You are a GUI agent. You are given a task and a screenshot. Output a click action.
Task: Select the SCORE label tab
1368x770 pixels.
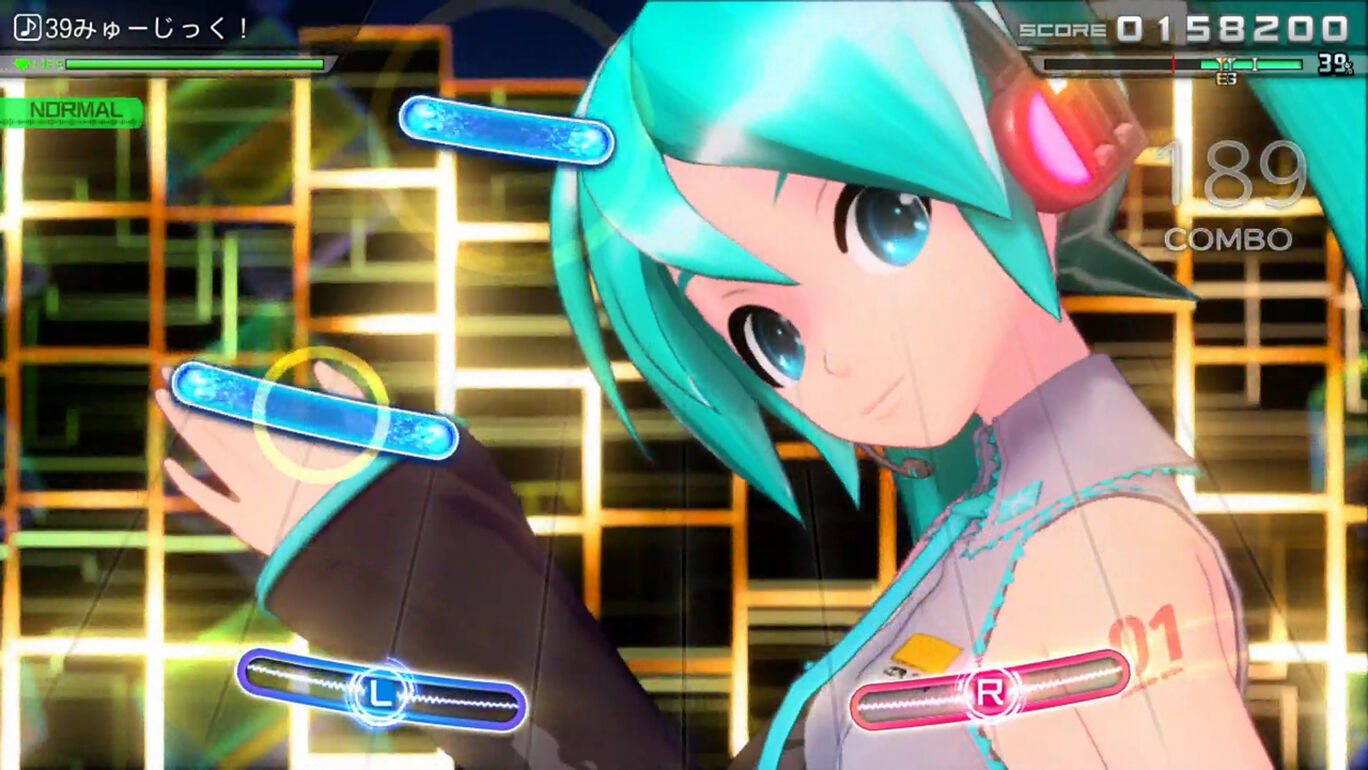[x=1062, y=26]
